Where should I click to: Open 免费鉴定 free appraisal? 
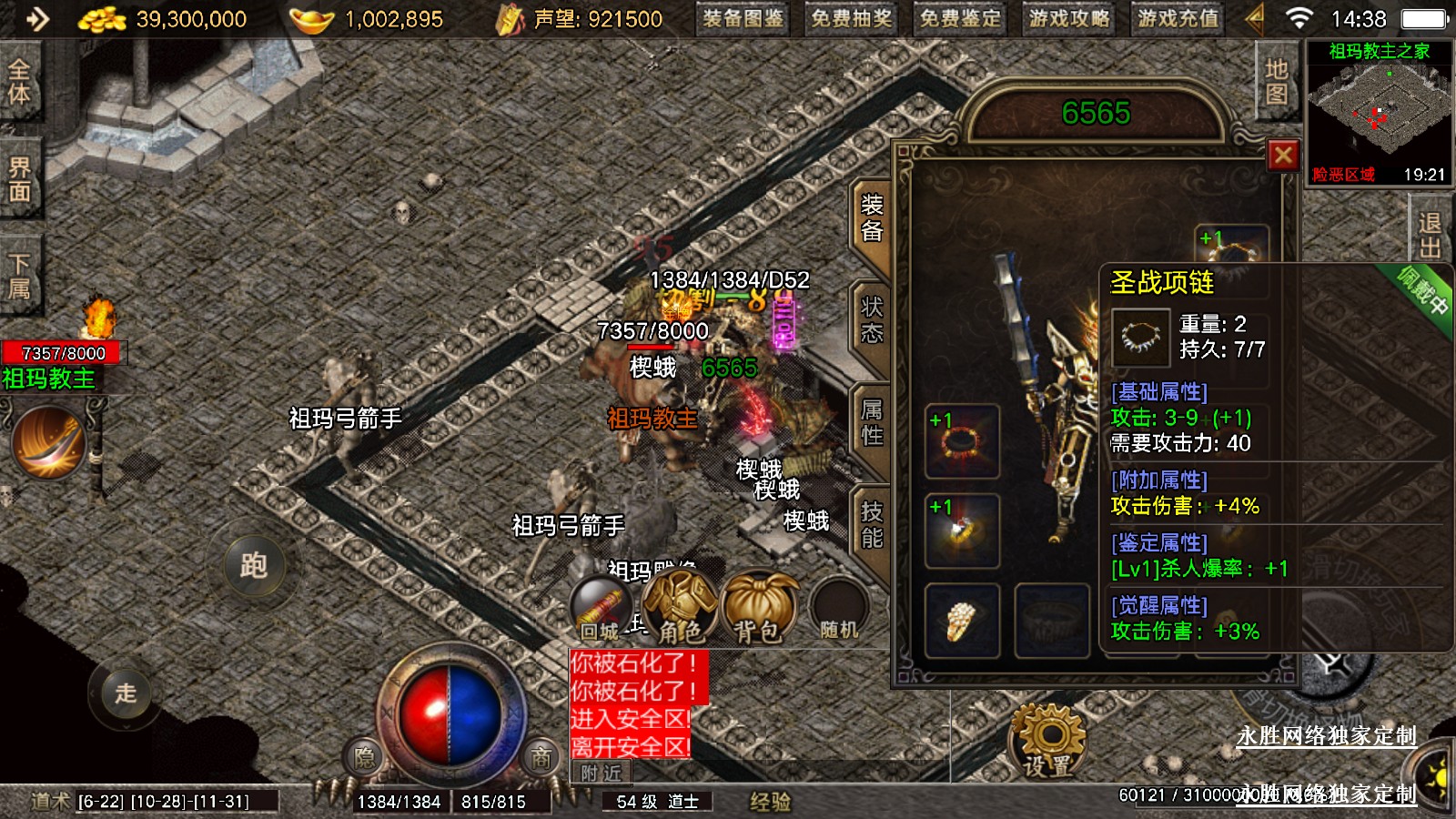pyautogui.click(x=960, y=19)
